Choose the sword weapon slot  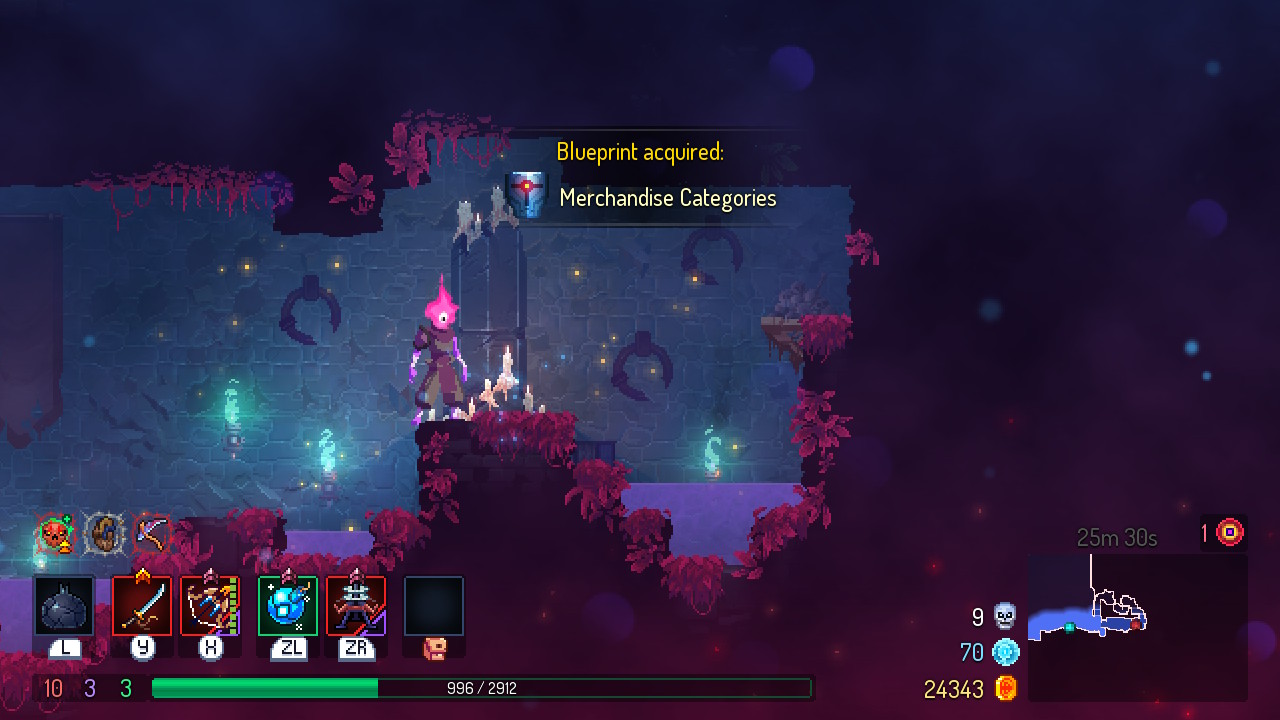point(142,606)
